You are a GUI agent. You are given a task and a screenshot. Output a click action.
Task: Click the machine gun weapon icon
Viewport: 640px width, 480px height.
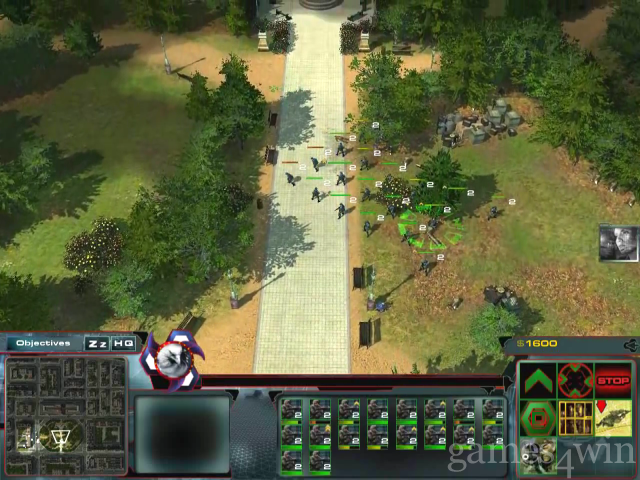pyautogui.click(x=613, y=417)
